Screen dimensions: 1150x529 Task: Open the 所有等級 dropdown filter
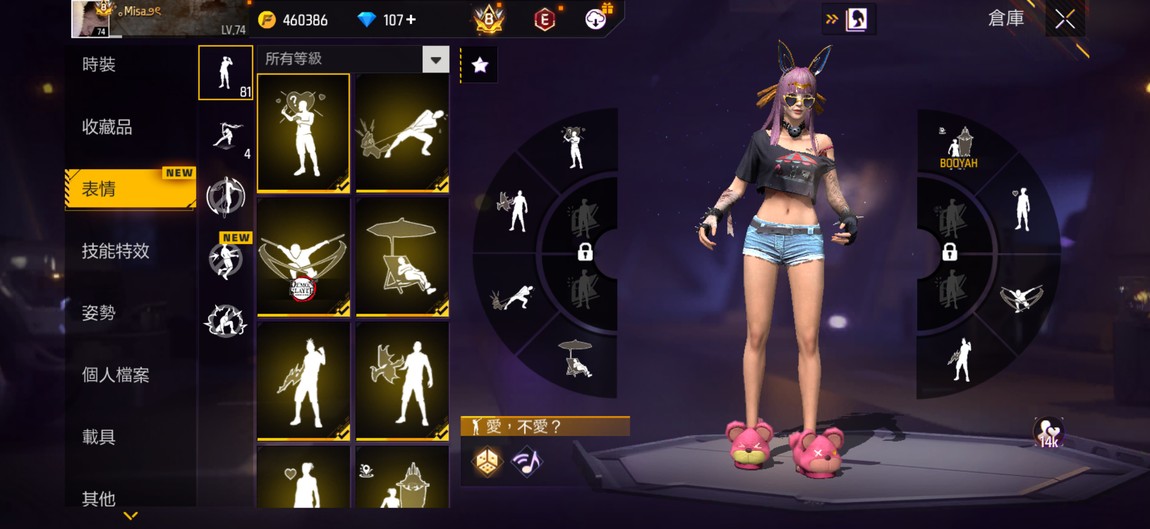point(435,60)
